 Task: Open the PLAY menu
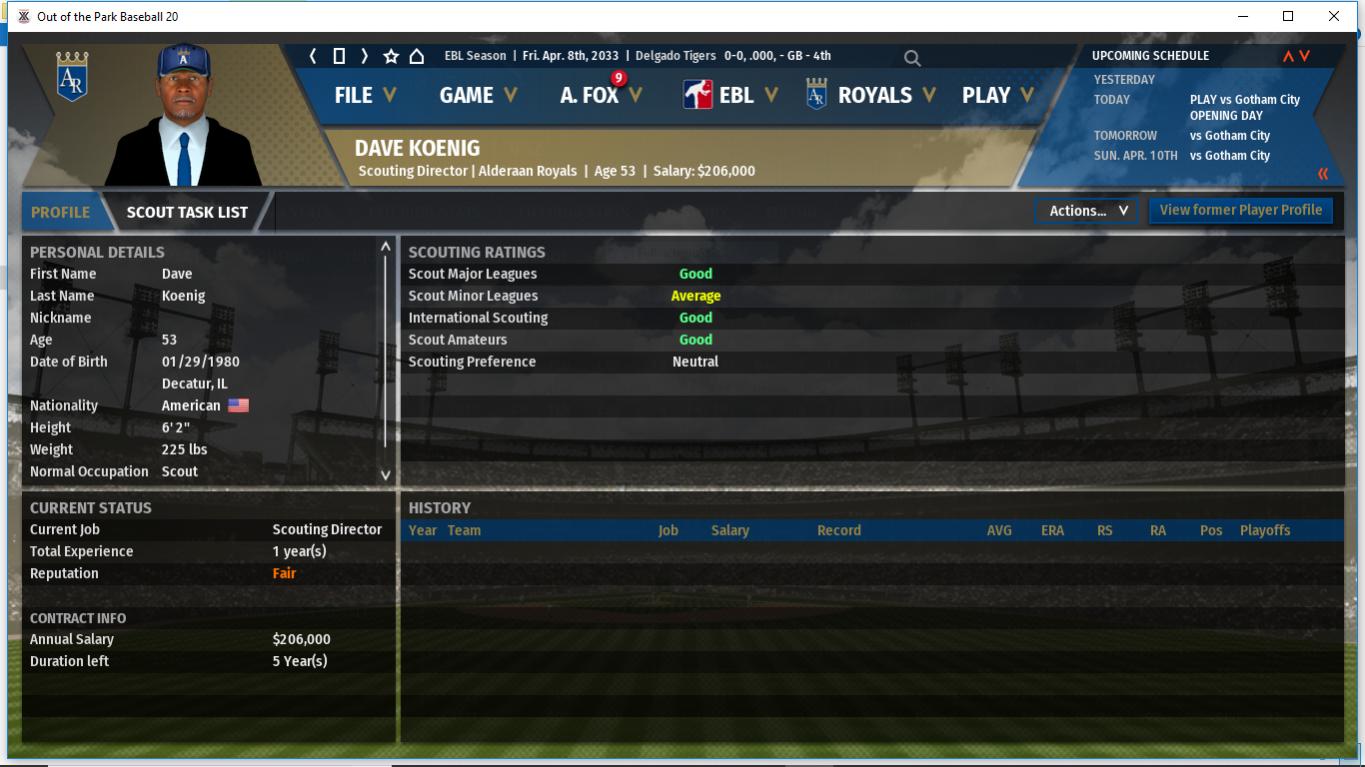(996, 95)
